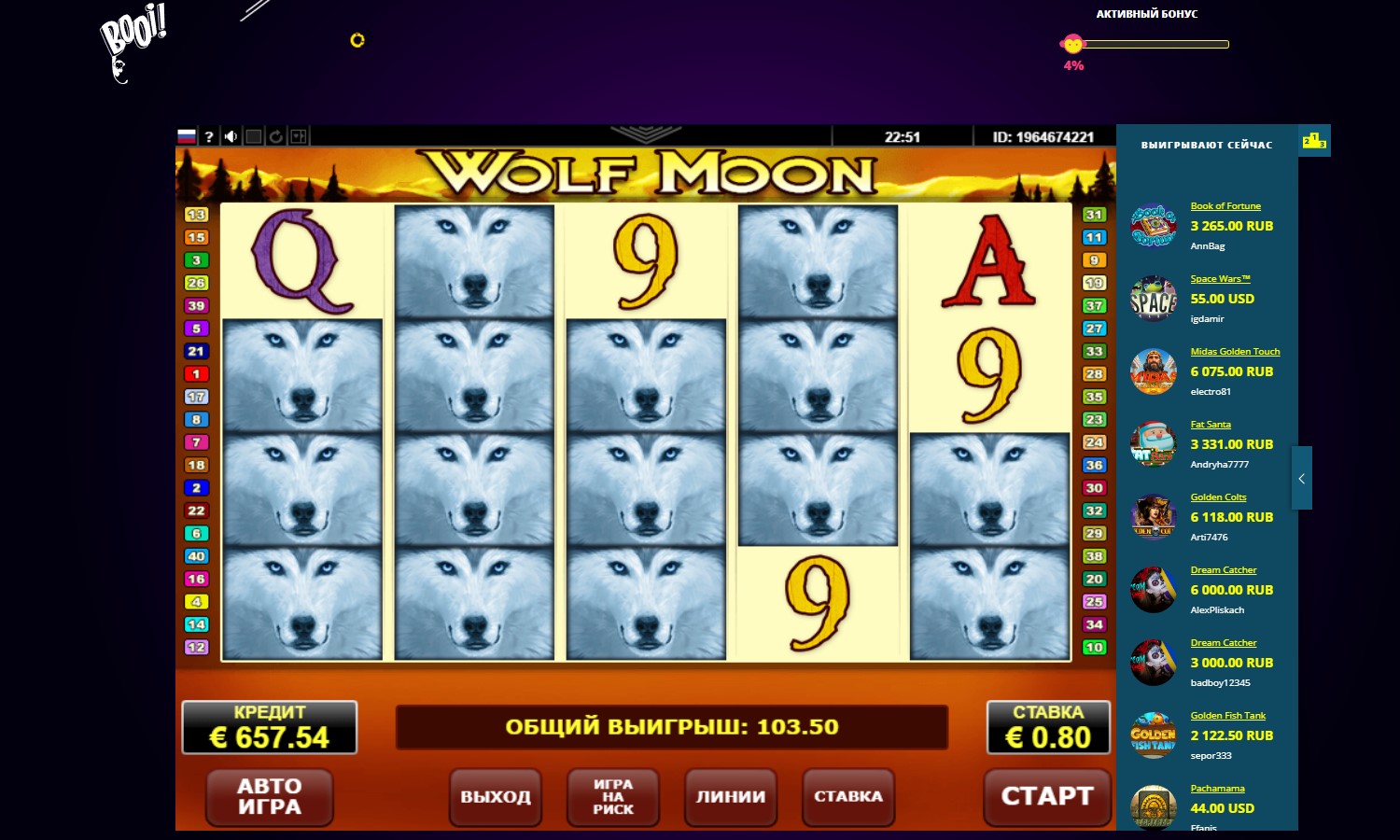This screenshot has height=840, width=1400.
Task: Click the replay/refresh toggle icon in toolbar
Action: tap(276, 135)
